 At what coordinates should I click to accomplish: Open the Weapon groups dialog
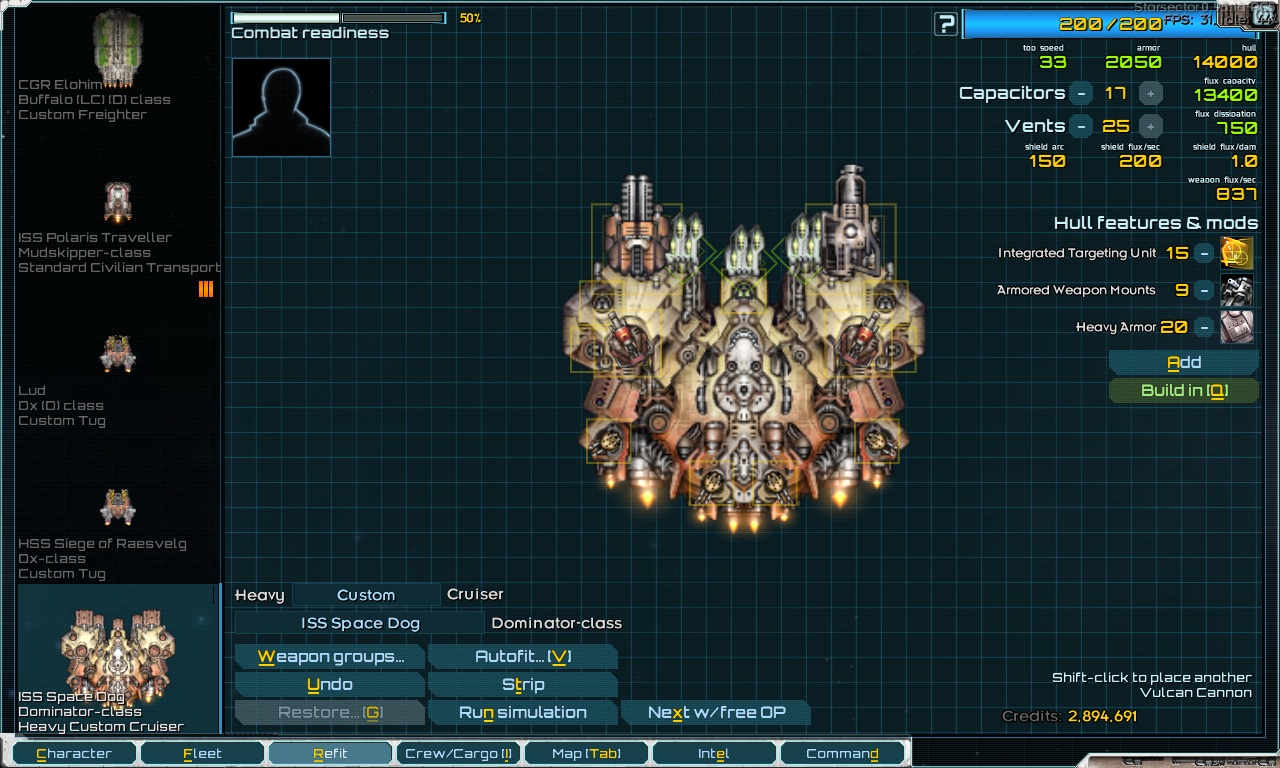pyautogui.click(x=329, y=657)
